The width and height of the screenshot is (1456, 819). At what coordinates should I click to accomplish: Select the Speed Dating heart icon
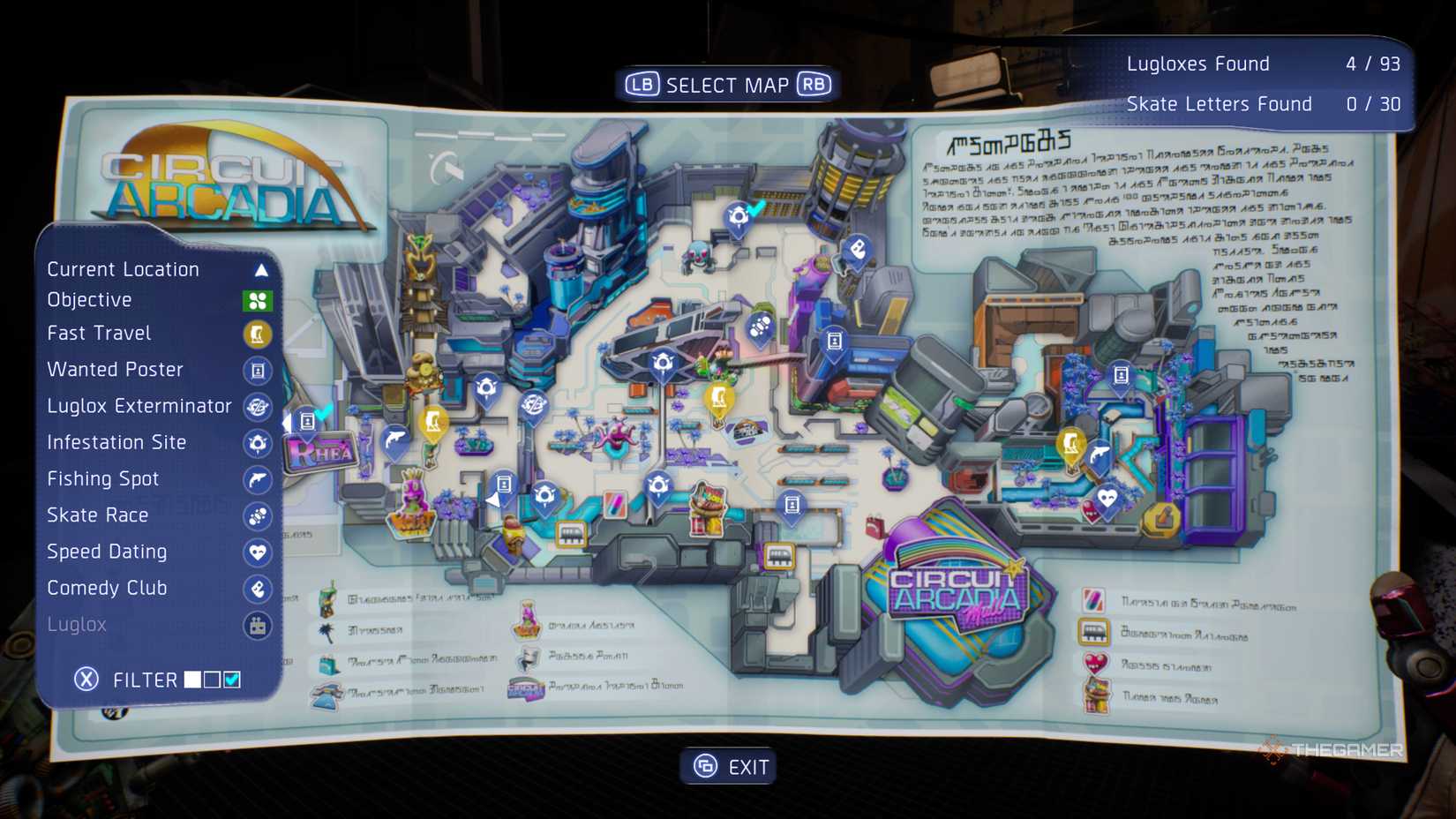(257, 552)
